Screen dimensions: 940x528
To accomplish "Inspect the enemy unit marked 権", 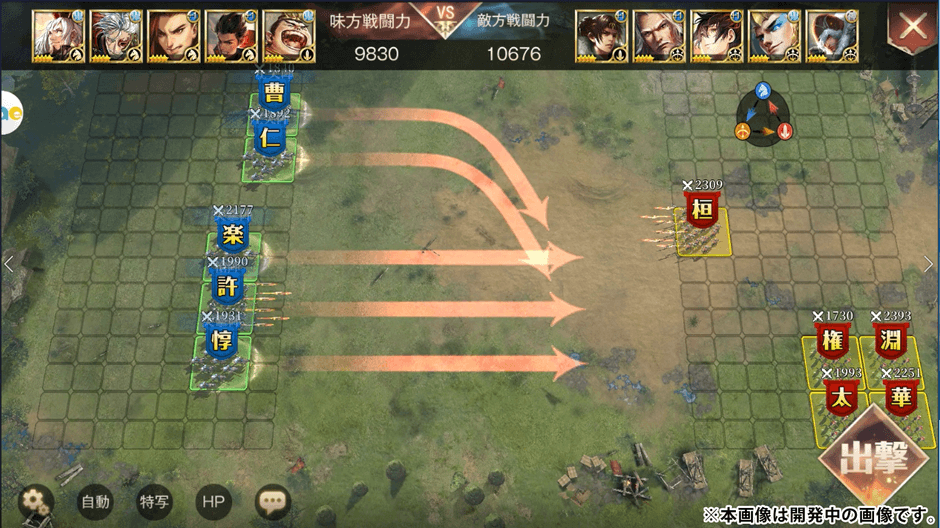I will click(x=832, y=341).
